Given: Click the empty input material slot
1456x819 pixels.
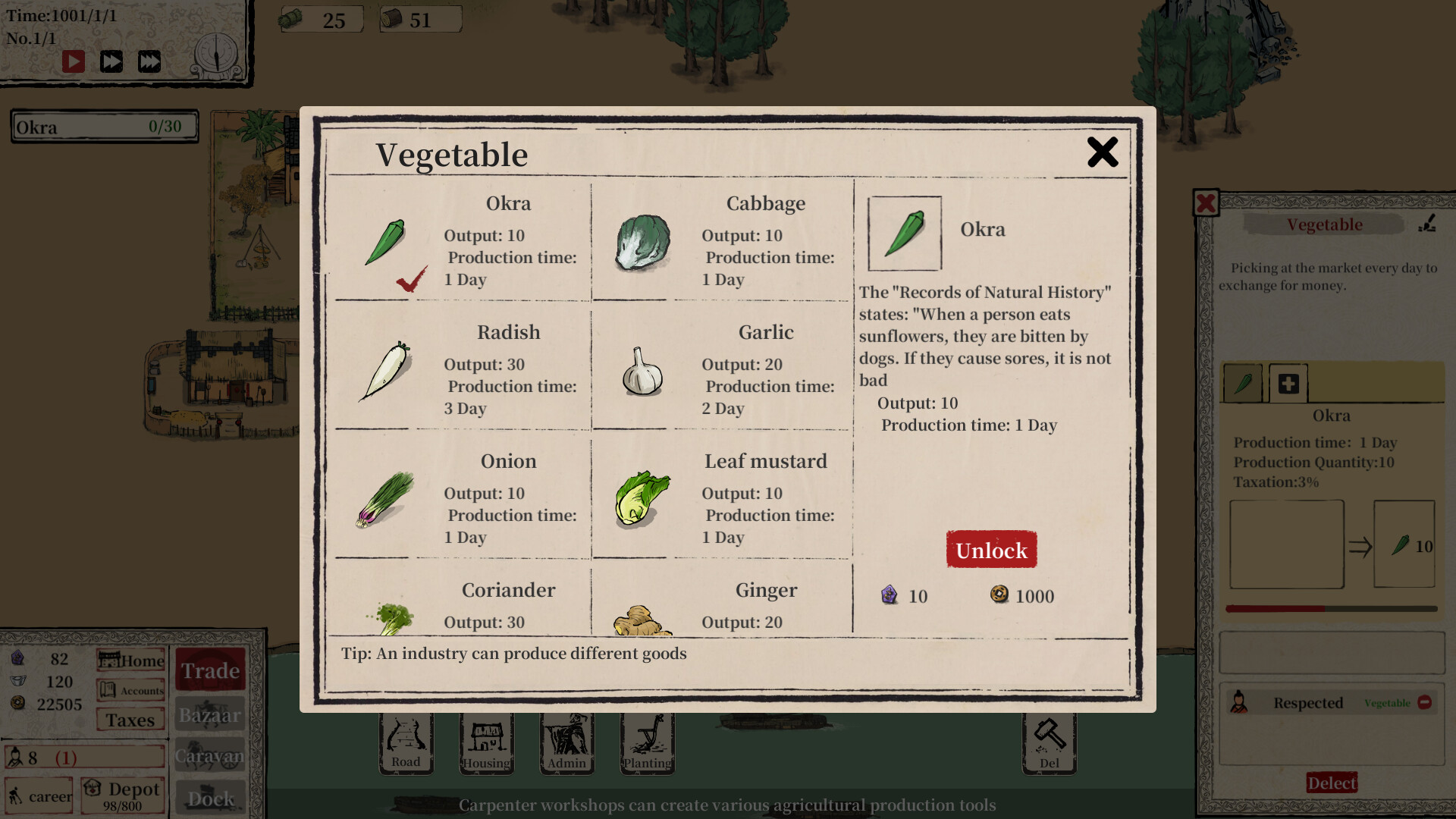Looking at the screenshot, I should click(x=1285, y=544).
